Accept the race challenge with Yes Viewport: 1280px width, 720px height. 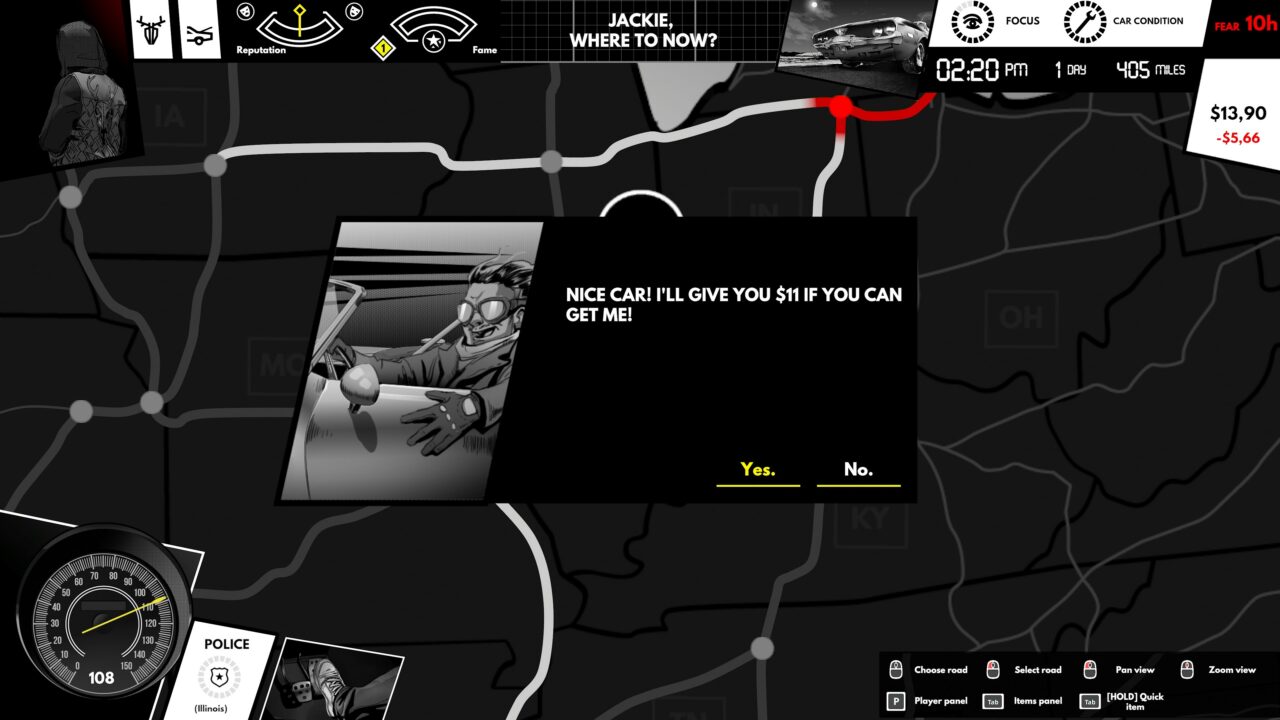click(x=758, y=469)
